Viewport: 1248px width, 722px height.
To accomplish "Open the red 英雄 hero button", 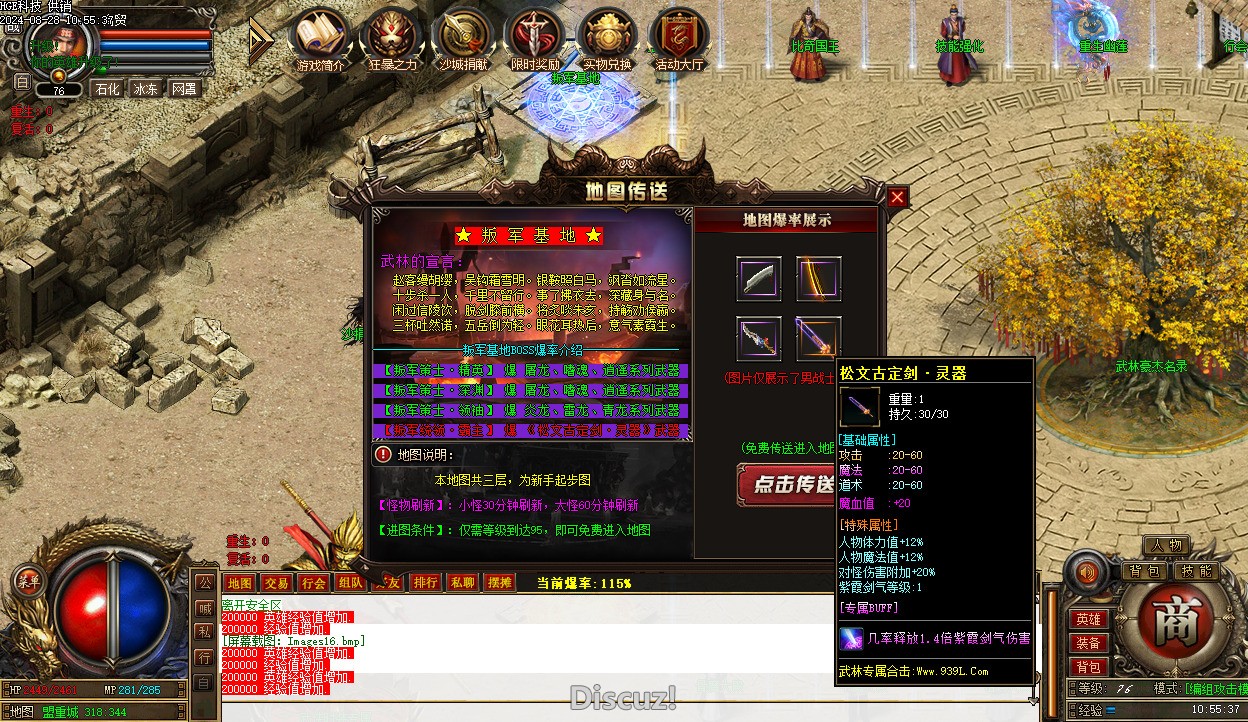I will tap(1089, 620).
